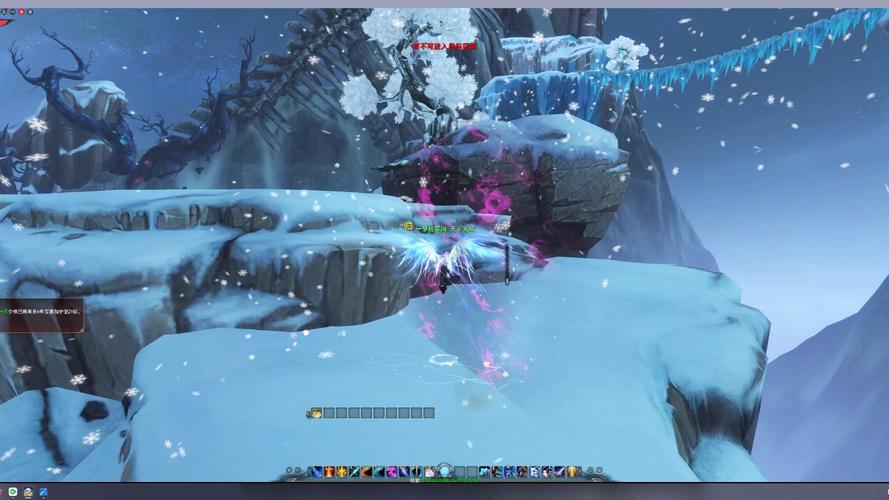889x500 pixels.
Task: Activate the blue lightning skill on hotbar
Action: coord(316,472)
